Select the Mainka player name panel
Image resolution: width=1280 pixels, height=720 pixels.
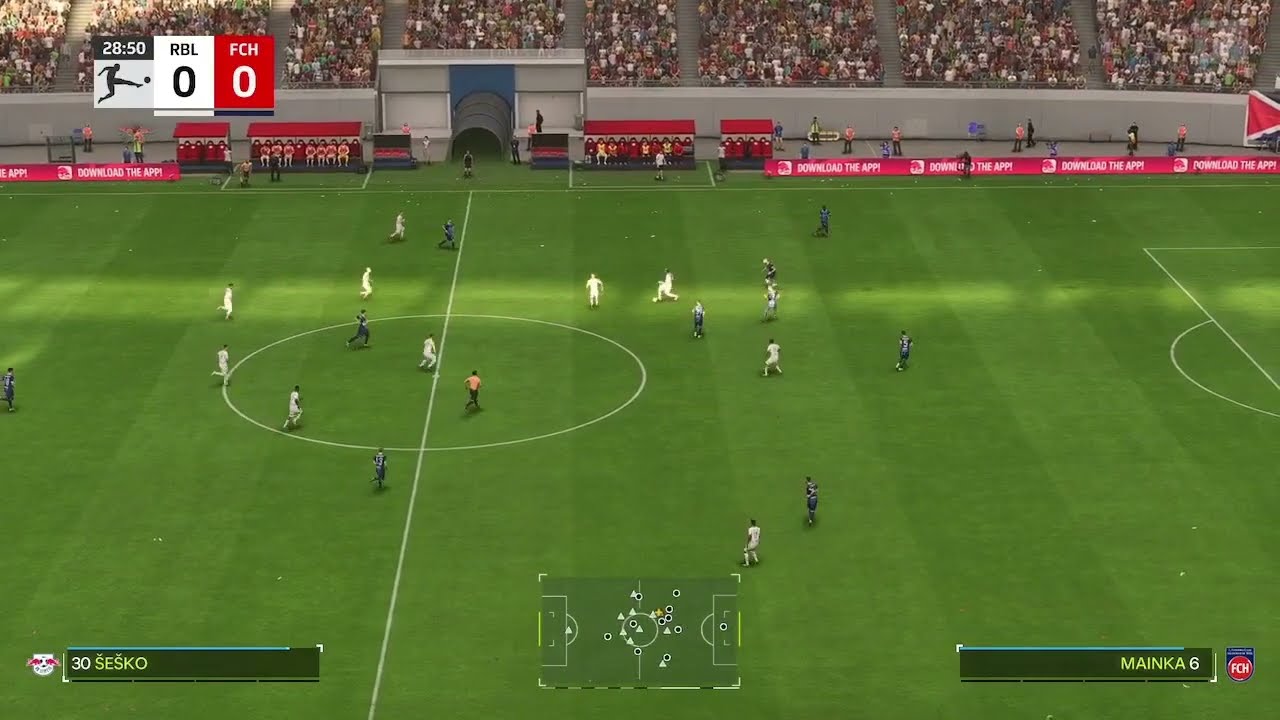pos(1086,664)
